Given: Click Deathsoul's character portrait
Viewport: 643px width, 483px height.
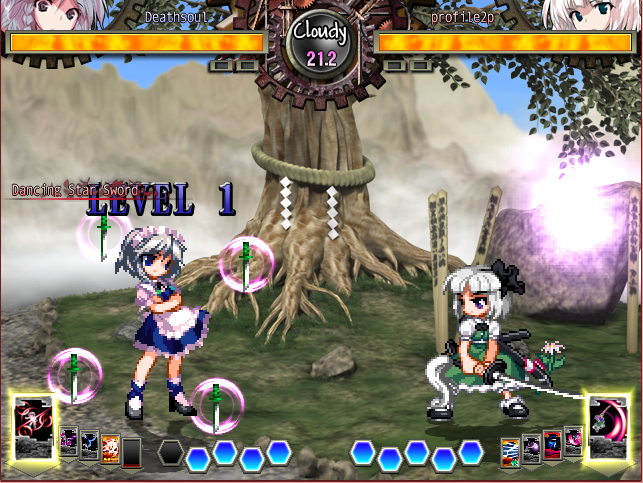Looking at the screenshot, I should [x=32, y=14].
